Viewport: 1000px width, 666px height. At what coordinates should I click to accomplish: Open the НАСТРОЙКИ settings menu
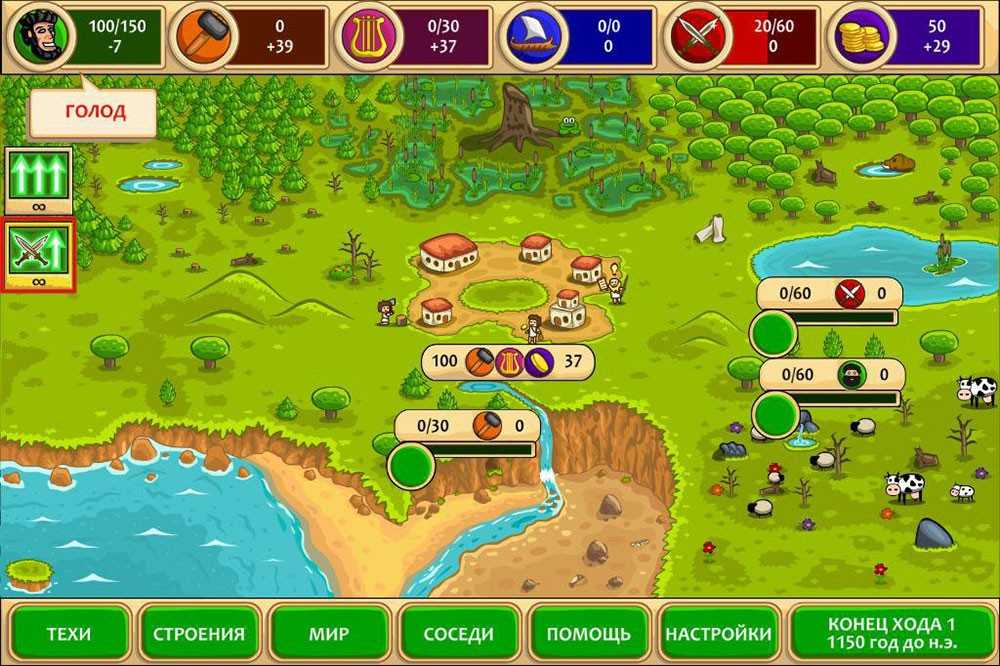coord(719,633)
